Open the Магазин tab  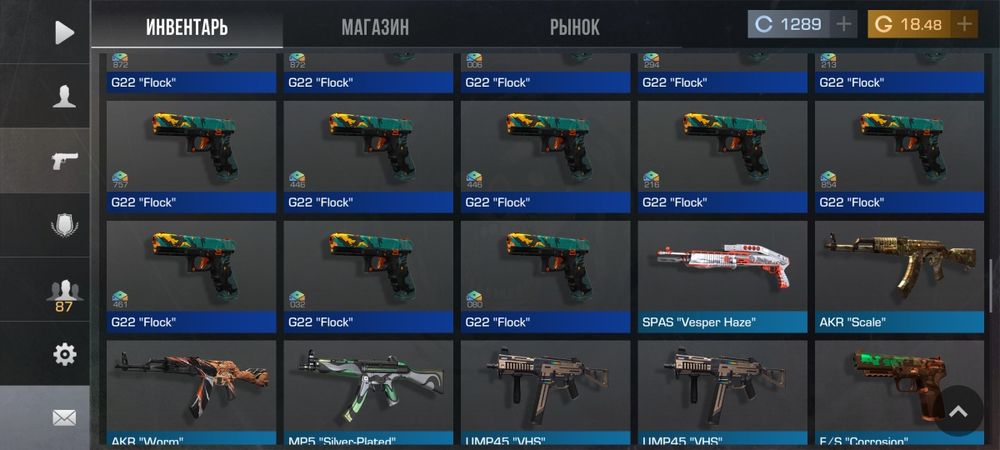375,27
